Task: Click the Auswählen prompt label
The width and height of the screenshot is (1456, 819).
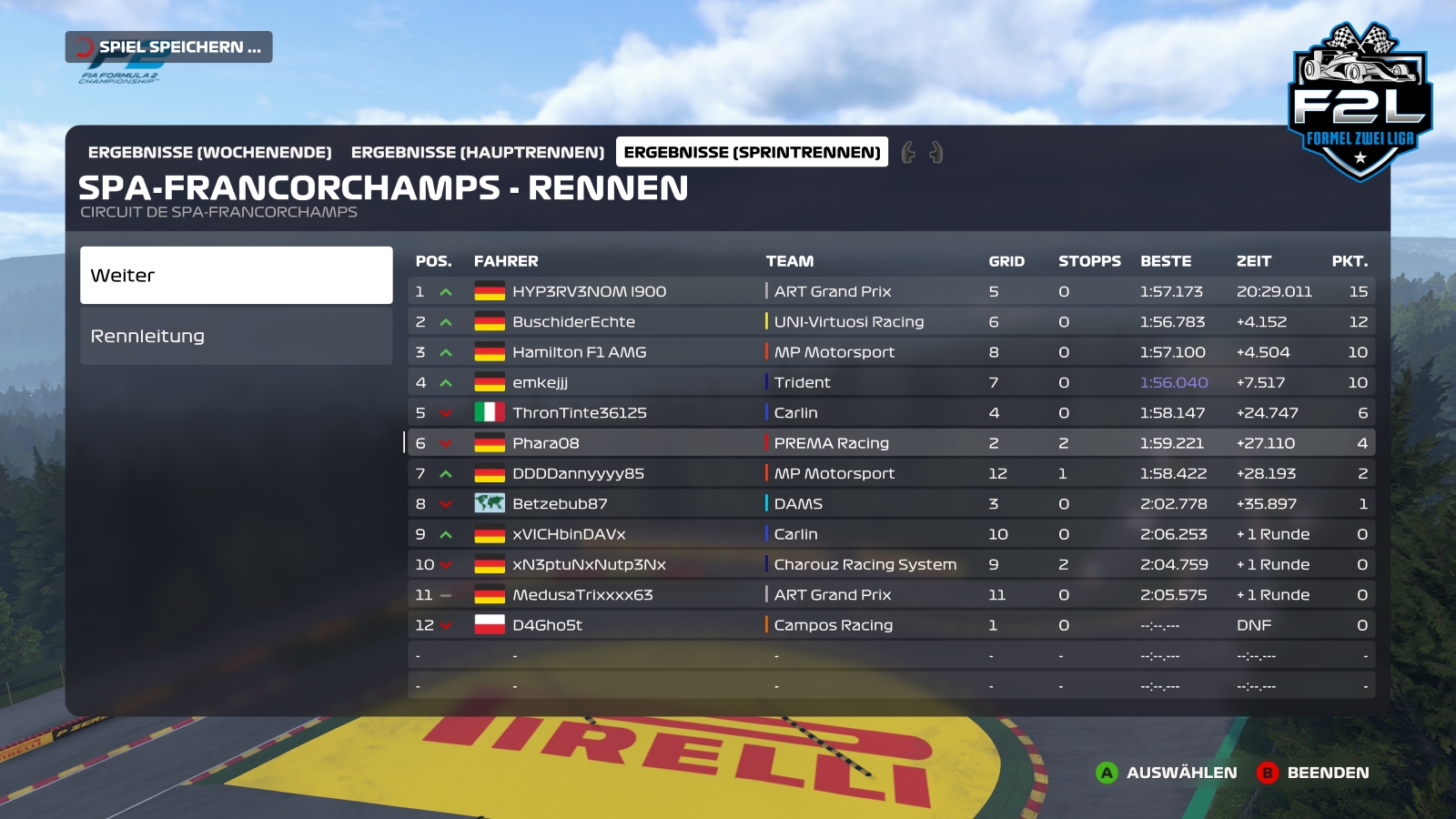Action: [1181, 773]
